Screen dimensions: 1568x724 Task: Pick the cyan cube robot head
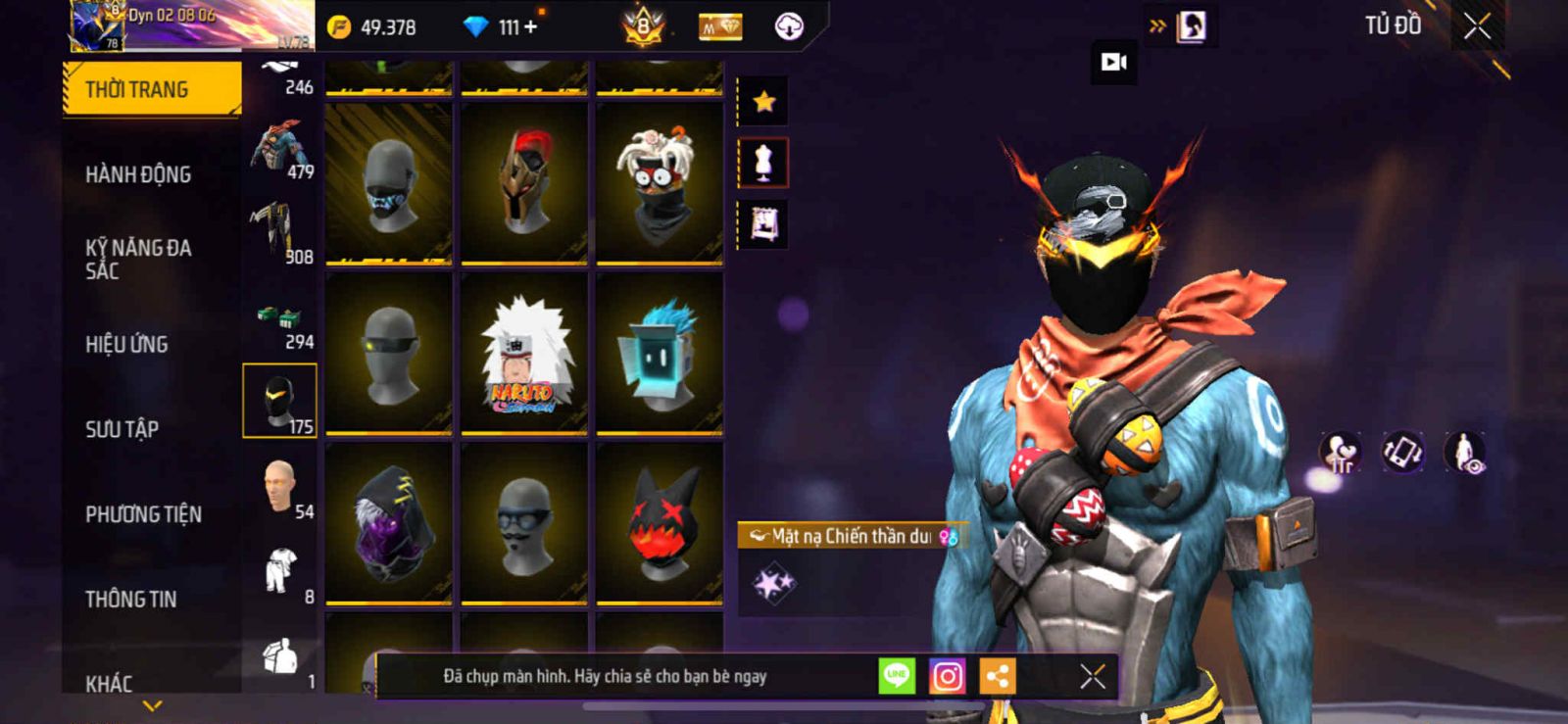[x=660, y=354]
